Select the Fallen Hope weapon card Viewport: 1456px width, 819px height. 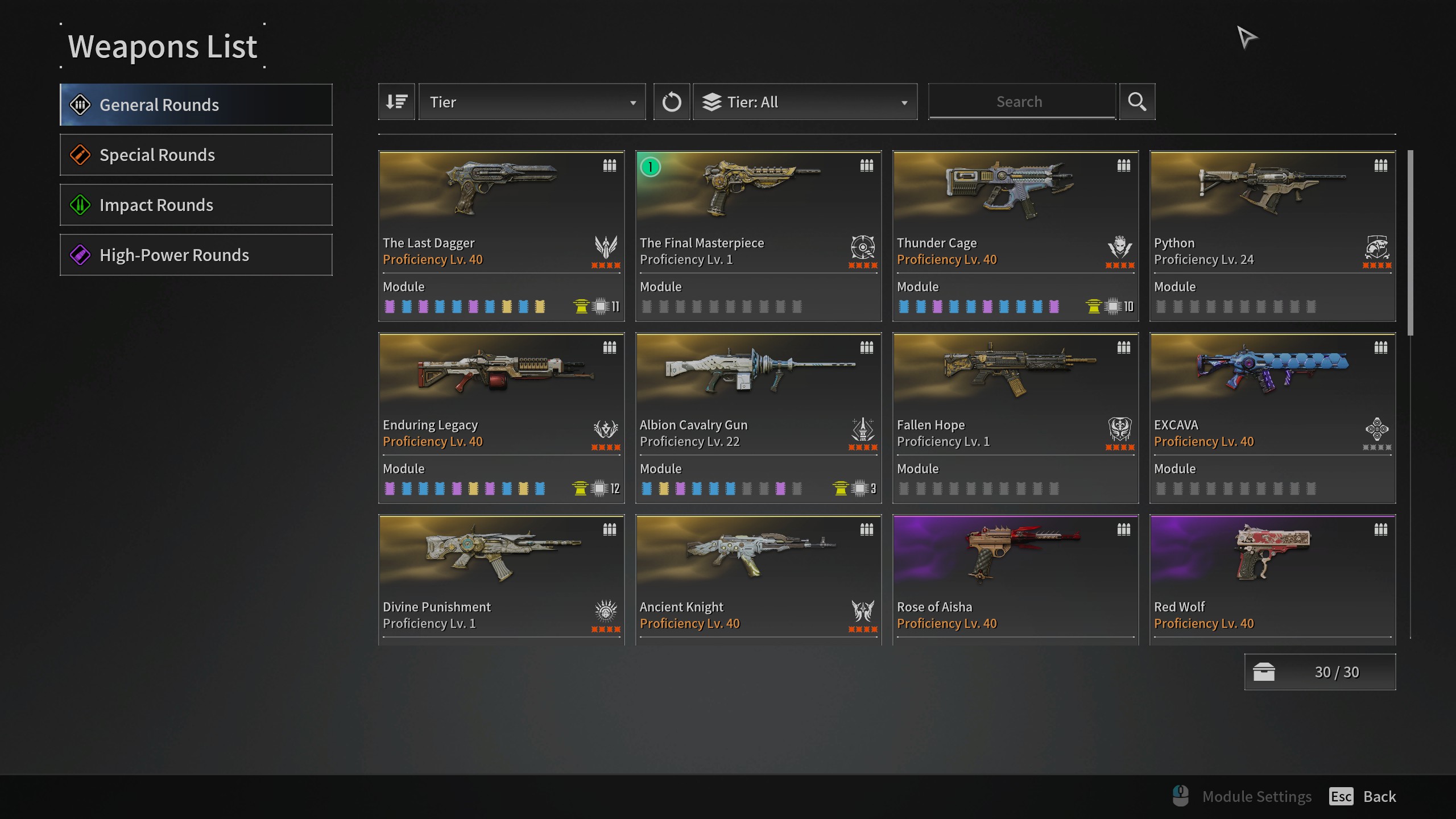[1015, 417]
